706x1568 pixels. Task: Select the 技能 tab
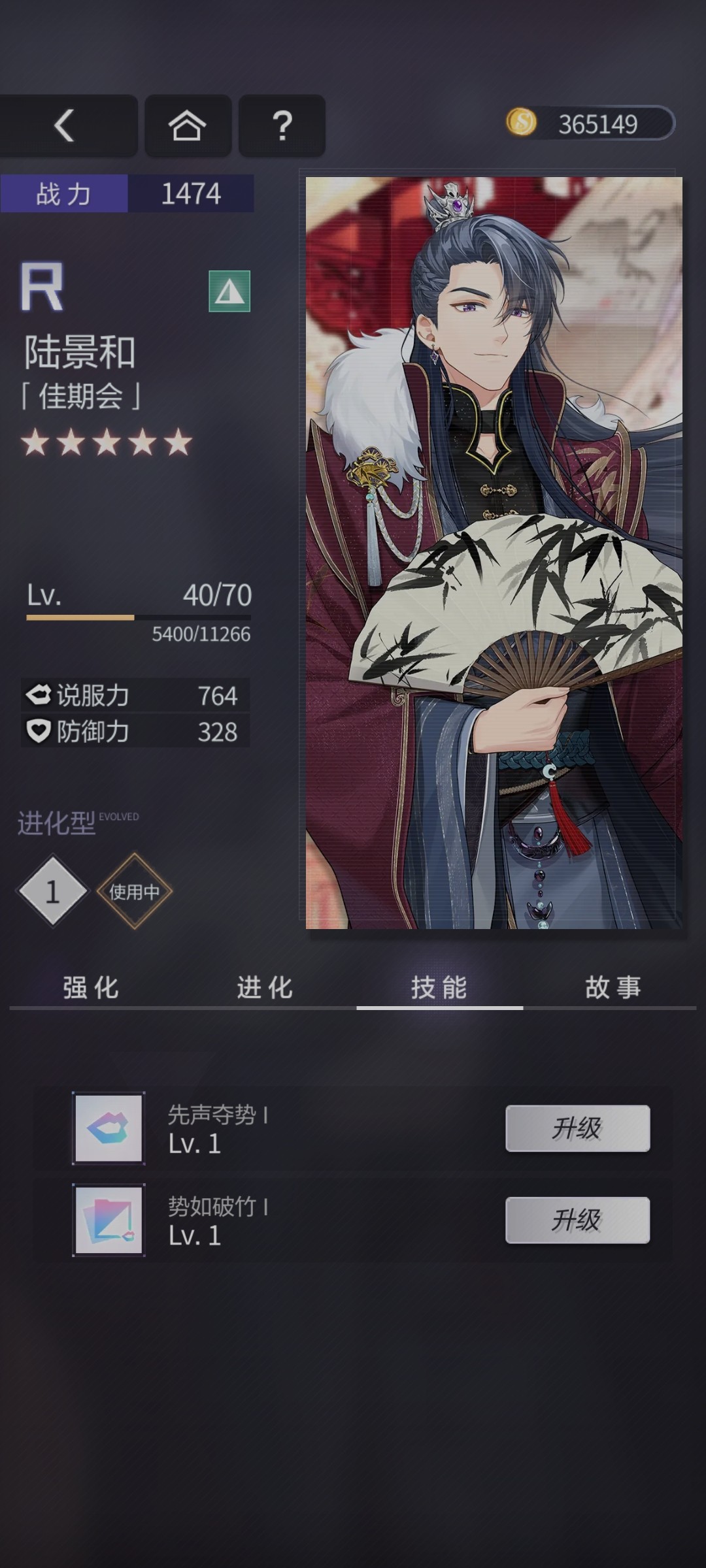pos(439,987)
